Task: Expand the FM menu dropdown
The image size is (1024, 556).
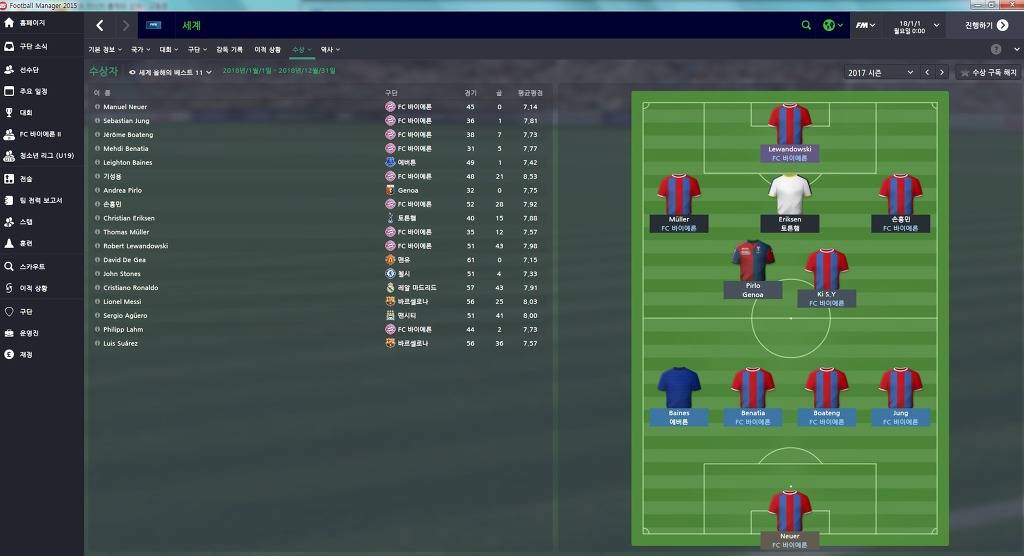Action: 865,25
